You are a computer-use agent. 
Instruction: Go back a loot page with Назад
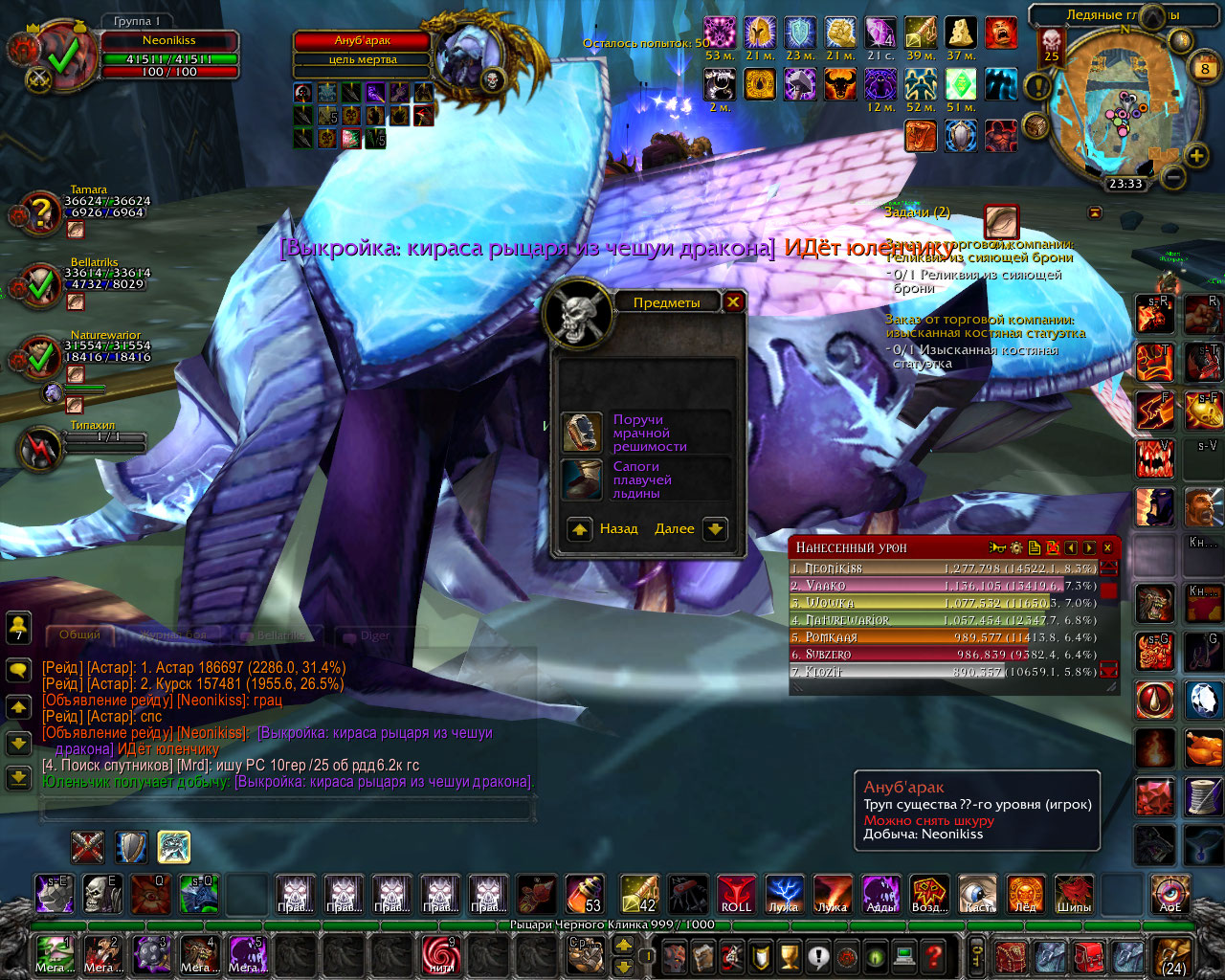pyautogui.click(x=580, y=529)
